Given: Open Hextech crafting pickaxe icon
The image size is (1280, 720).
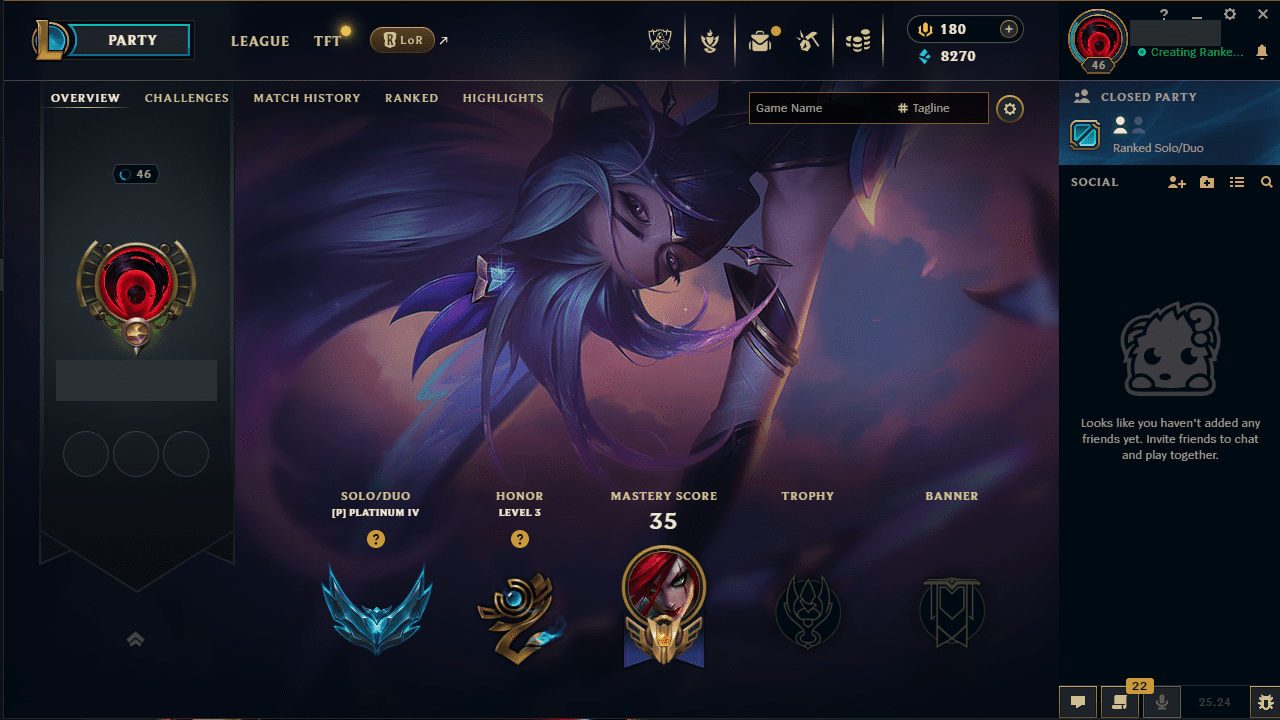Looking at the screenshot, I should click(807, 41).
